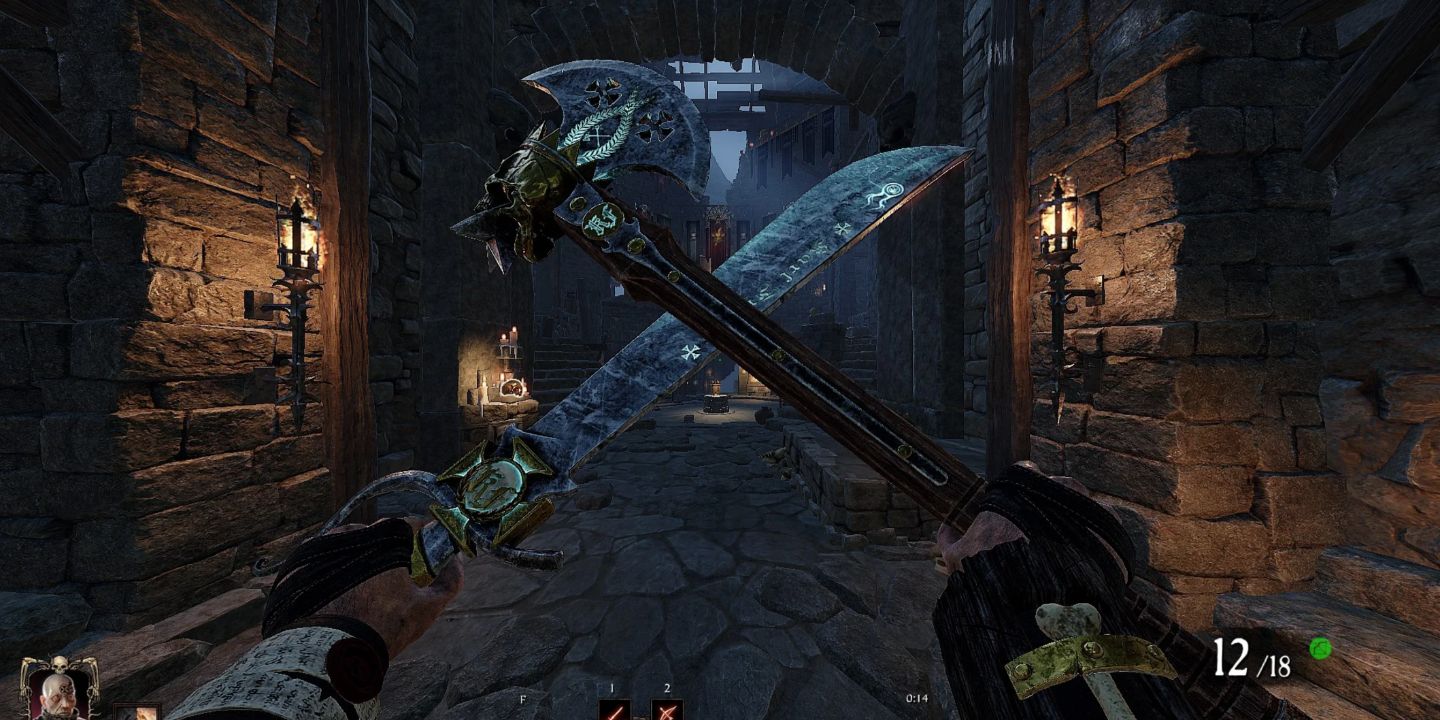Viewport: 1440px width, 720px height.
Task: Click the skull above the character portrait
Action: [60, 665]
